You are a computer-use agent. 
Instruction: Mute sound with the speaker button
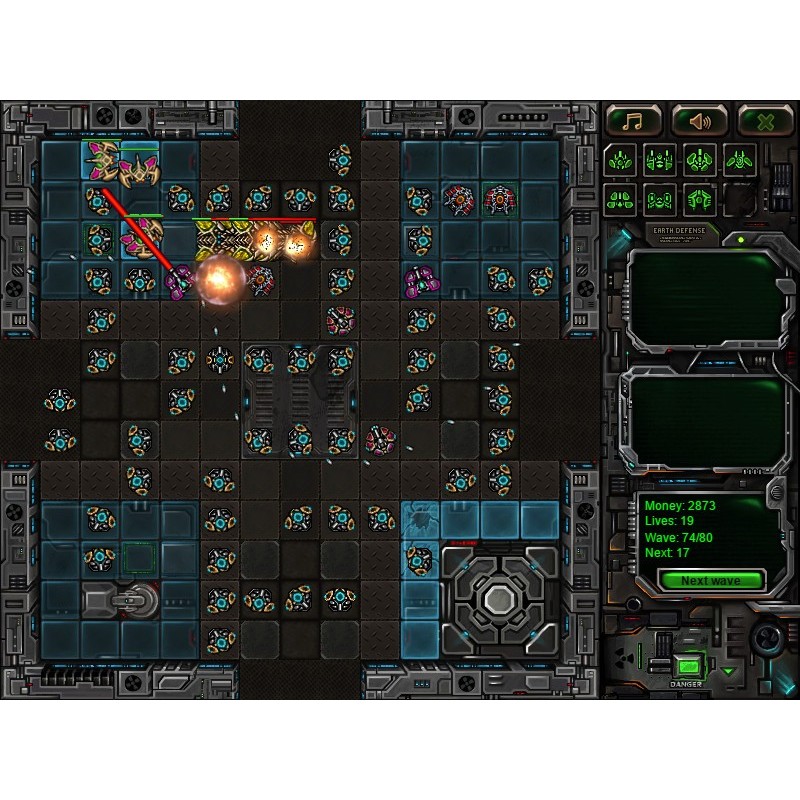699,121
